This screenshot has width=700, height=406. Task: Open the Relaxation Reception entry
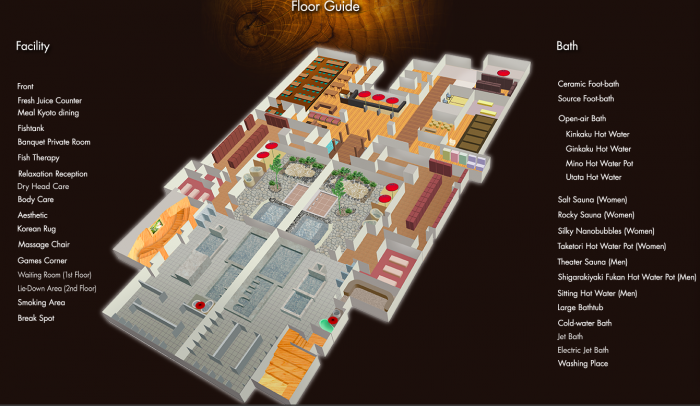coord(52,174)
